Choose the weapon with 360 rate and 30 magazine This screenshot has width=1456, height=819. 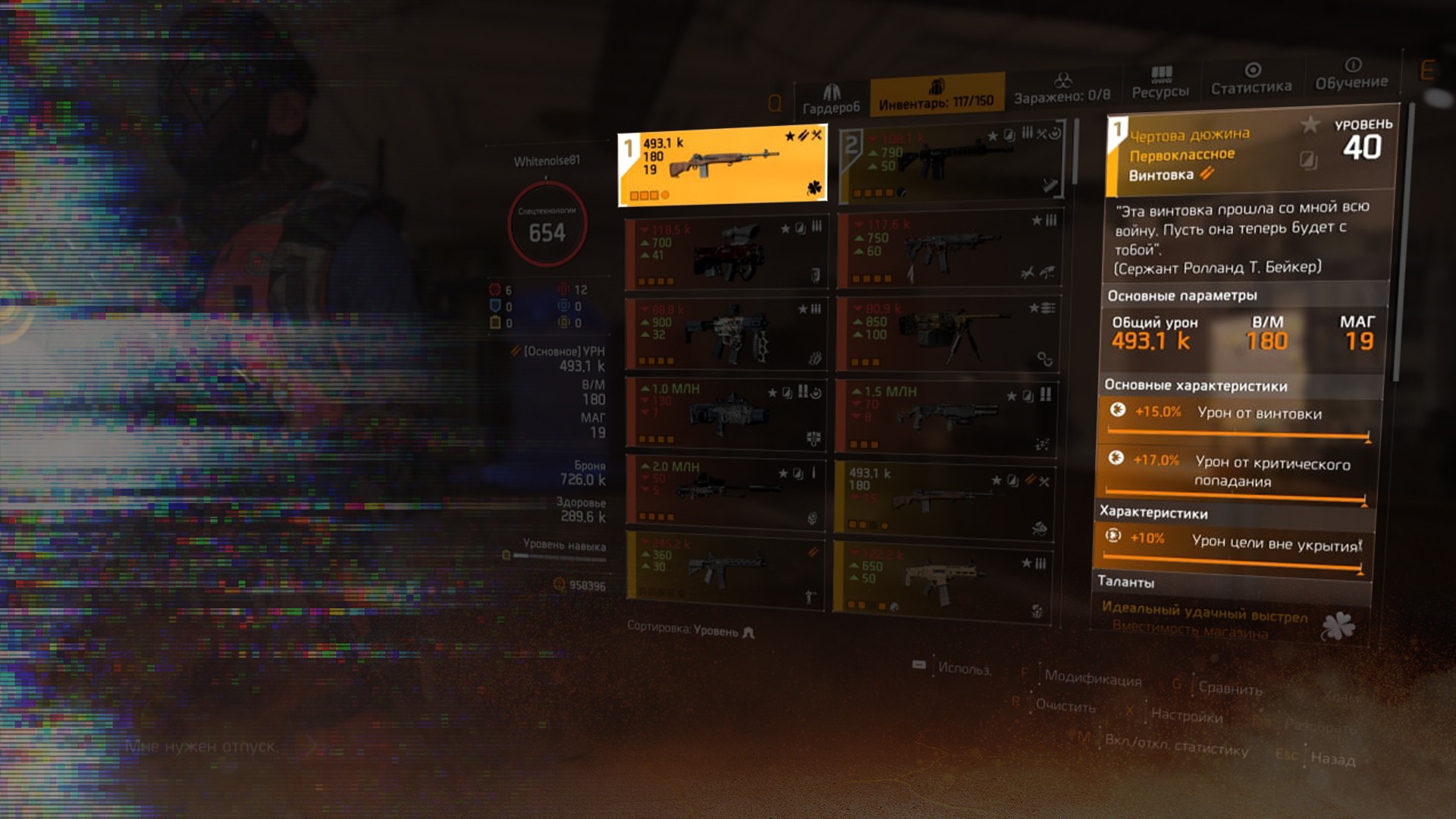726,569
